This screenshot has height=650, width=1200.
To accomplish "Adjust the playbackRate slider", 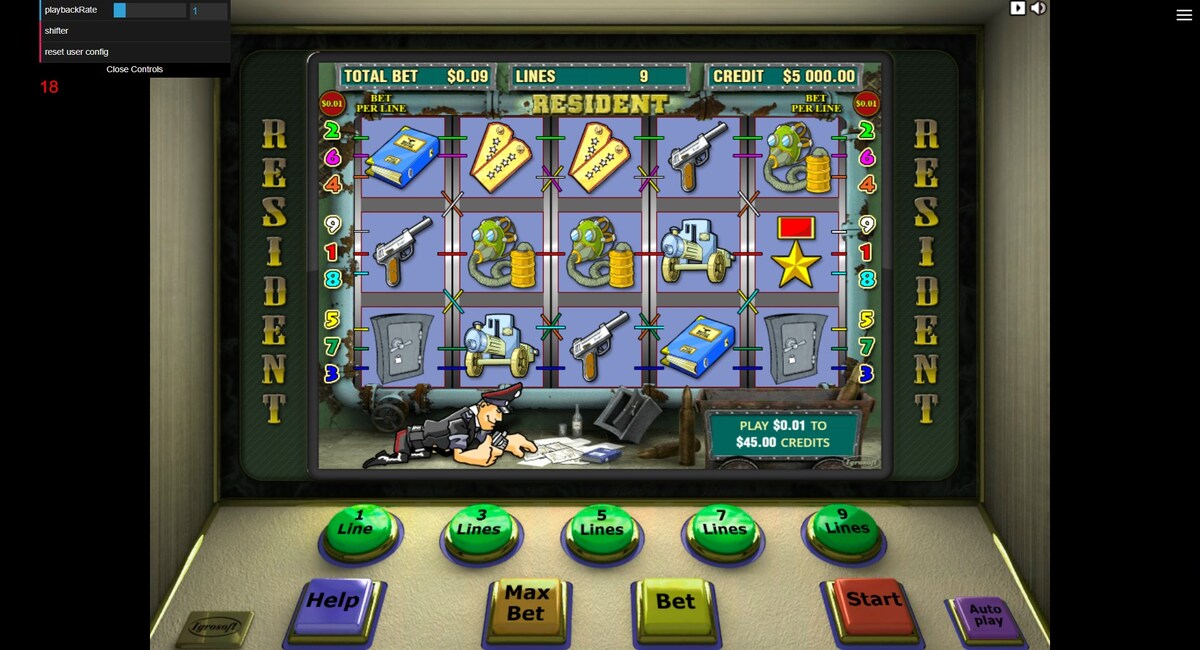I will [x=149, y=10].
